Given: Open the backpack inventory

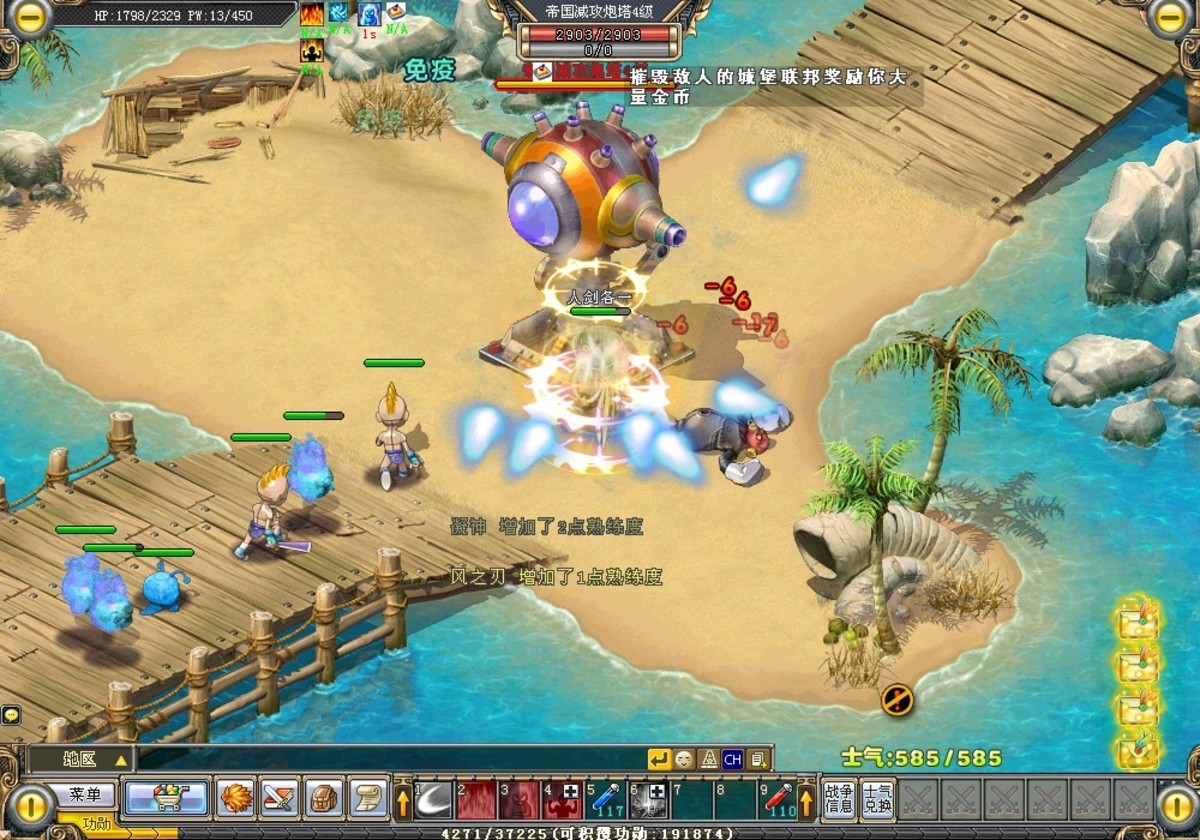Looking at the screenshot, I should (x=324, y=798).
